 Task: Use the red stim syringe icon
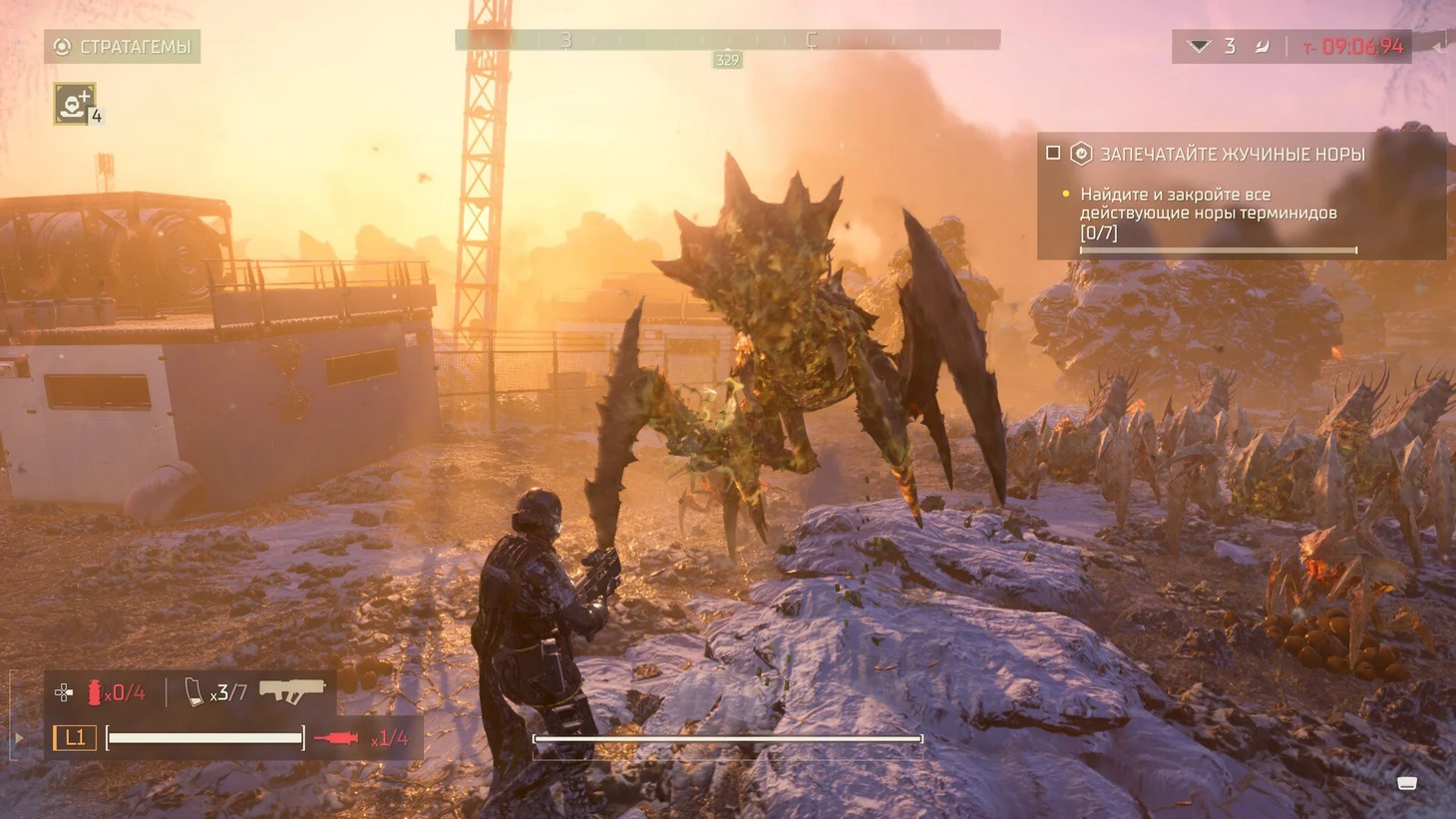click(336, 738)
